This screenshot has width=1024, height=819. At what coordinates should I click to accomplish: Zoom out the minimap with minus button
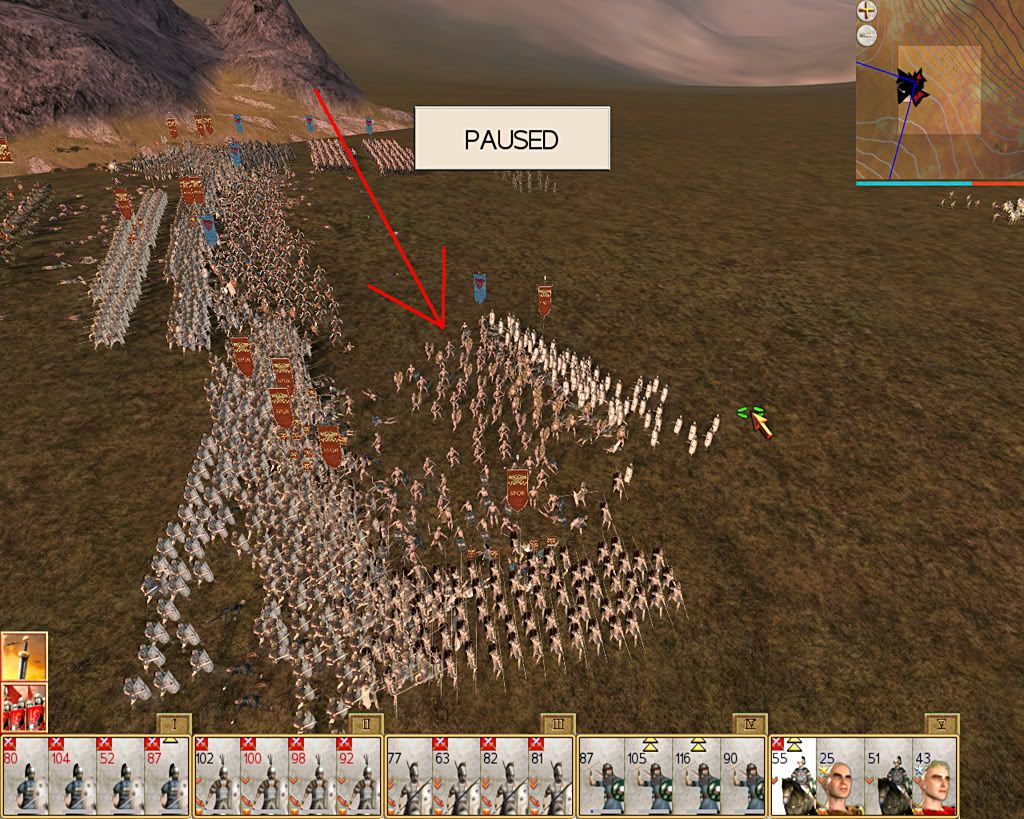tap(866, 36)
